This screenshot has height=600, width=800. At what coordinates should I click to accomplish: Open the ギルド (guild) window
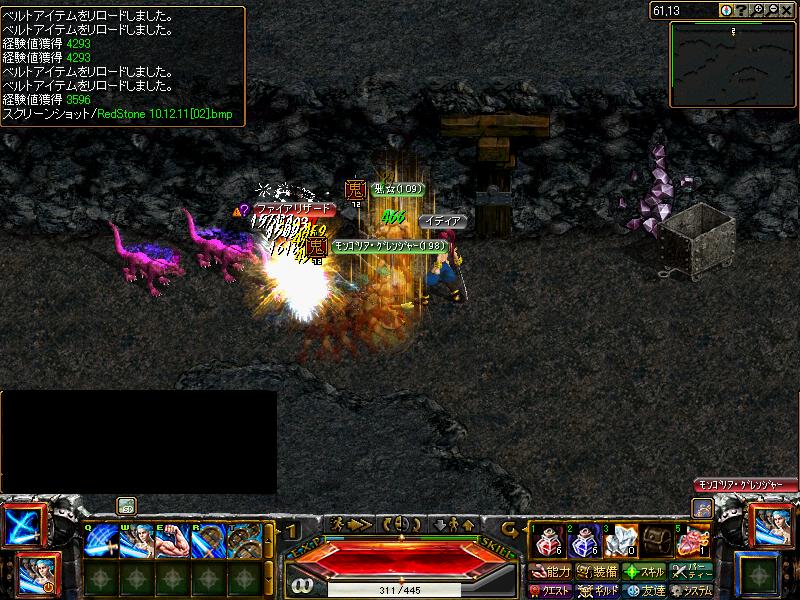598,591
